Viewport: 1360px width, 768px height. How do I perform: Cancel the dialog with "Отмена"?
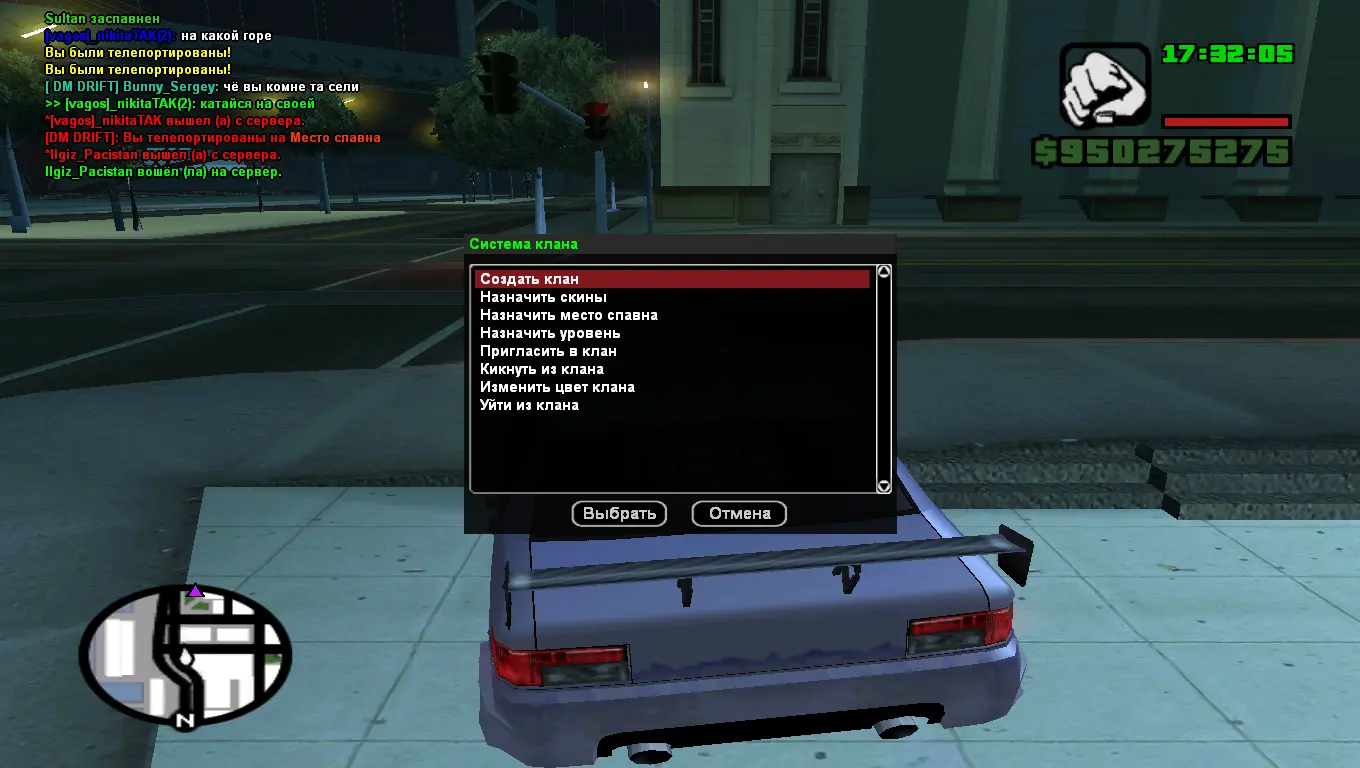point(739,514)
